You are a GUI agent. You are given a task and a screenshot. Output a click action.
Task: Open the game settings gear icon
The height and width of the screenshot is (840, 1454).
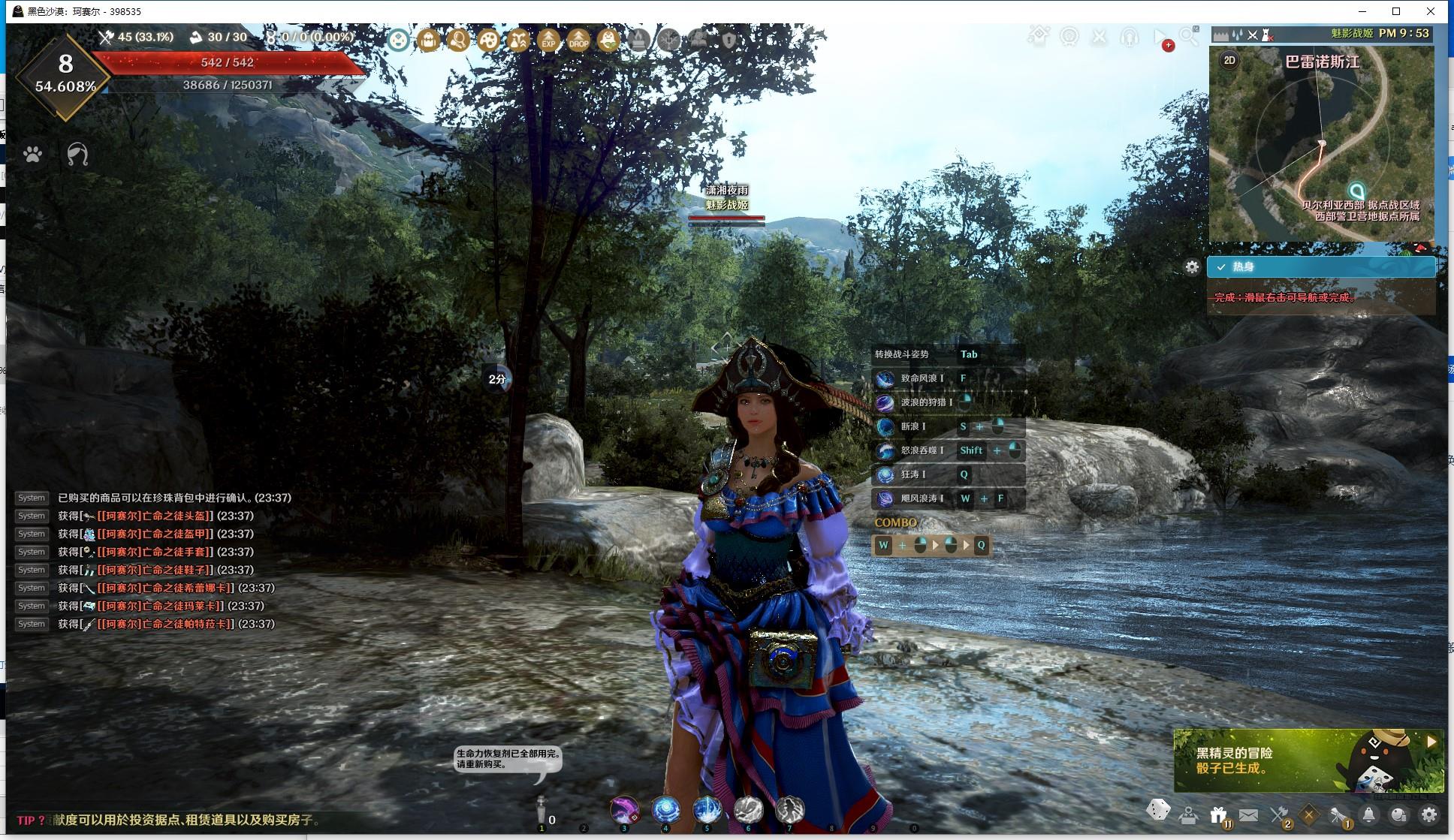tap(1429, 814)
